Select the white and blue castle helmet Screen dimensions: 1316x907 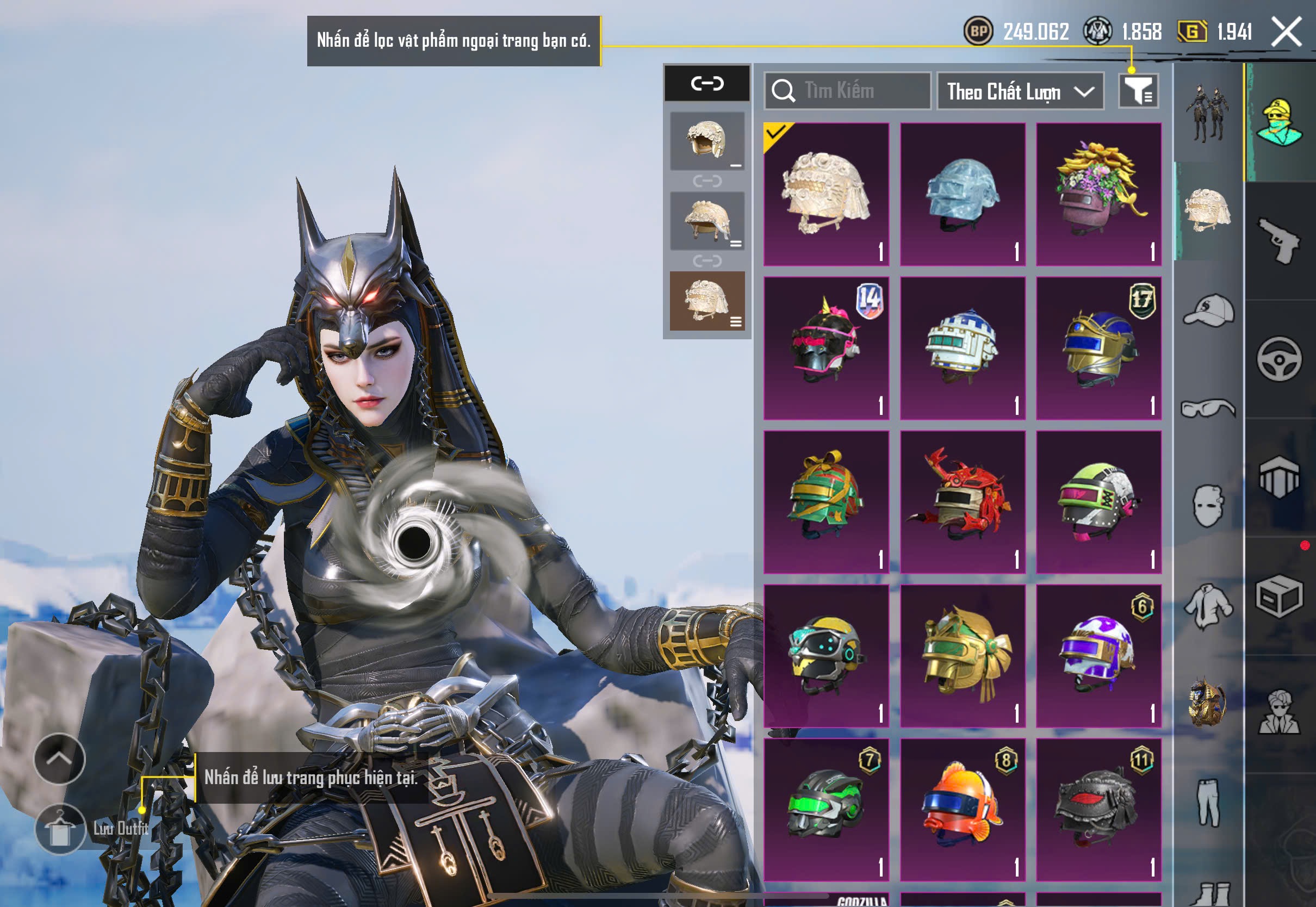(963, 349)
